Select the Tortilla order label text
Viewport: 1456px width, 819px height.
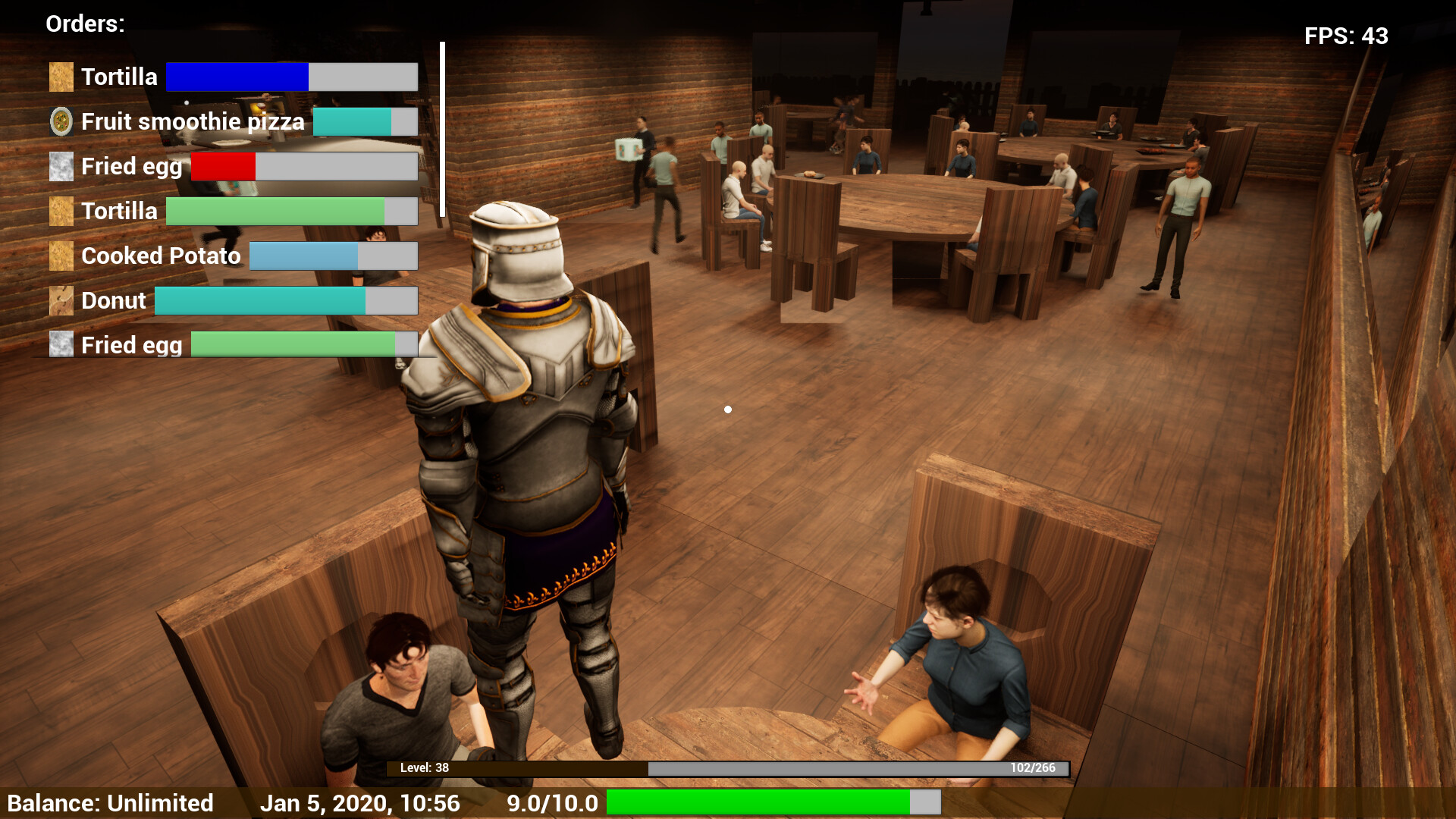[x=119, y=76]
